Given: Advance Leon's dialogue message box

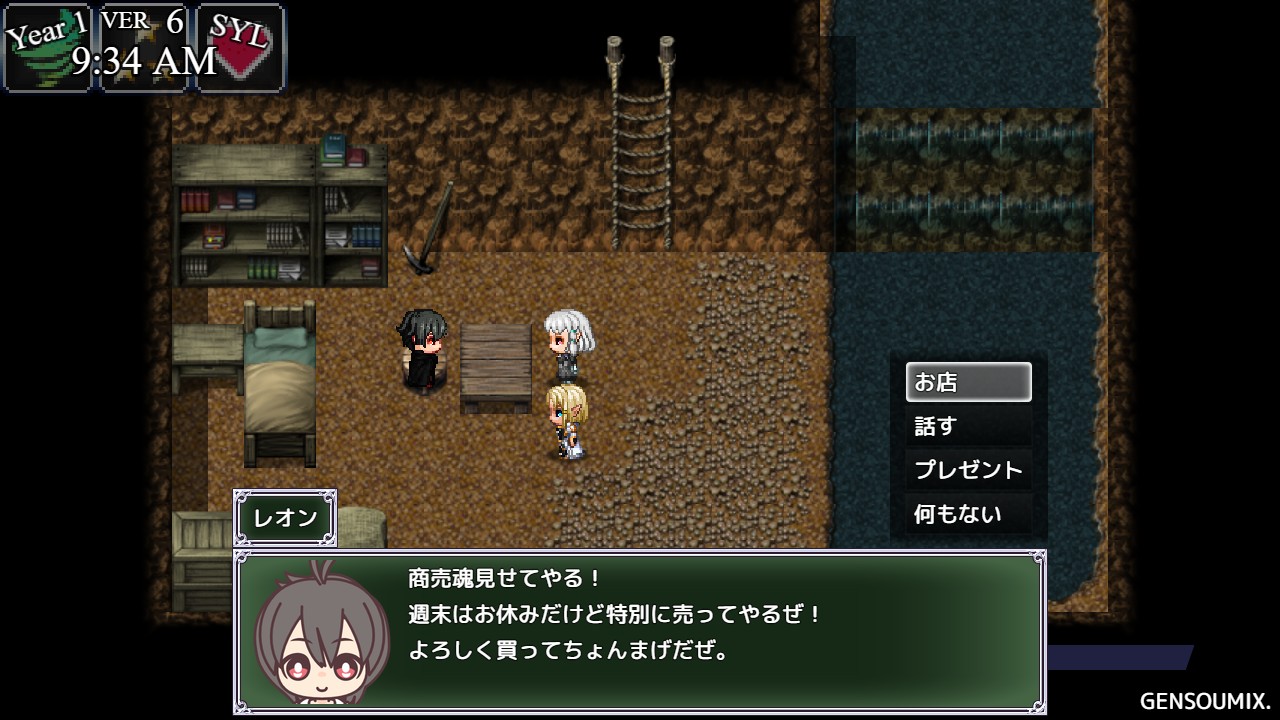Looking at the screenshot, I should 640,630.
